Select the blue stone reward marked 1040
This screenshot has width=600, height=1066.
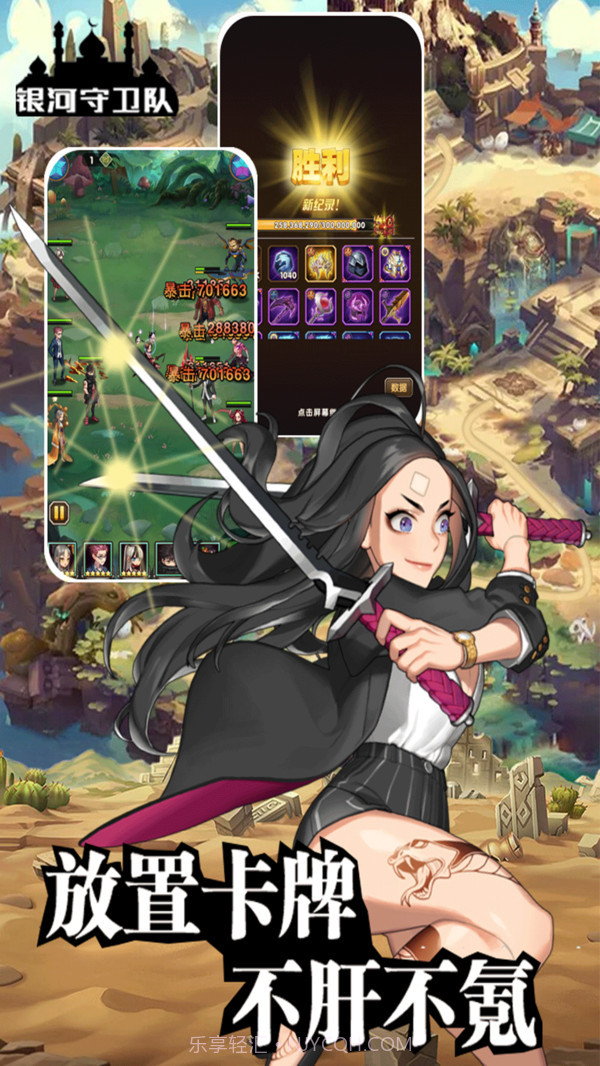281,262
